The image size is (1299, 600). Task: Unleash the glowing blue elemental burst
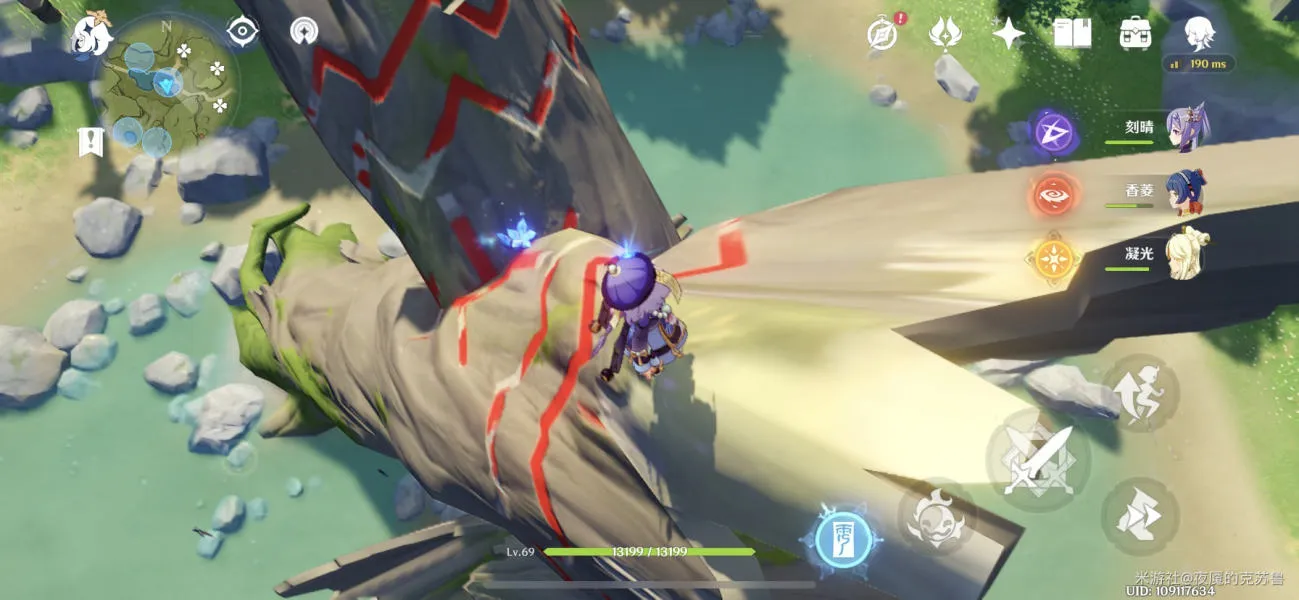point(841,539)
